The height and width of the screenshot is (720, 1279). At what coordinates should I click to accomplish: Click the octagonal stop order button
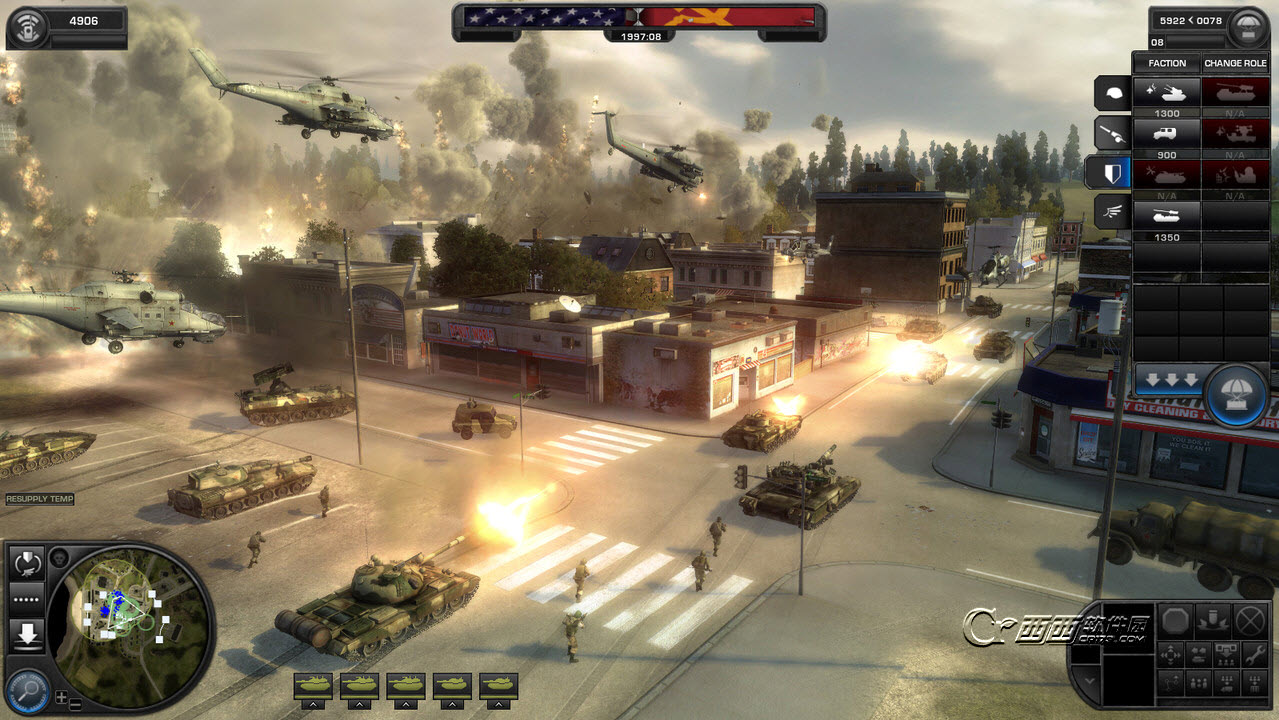click(x=1176, y=621)
